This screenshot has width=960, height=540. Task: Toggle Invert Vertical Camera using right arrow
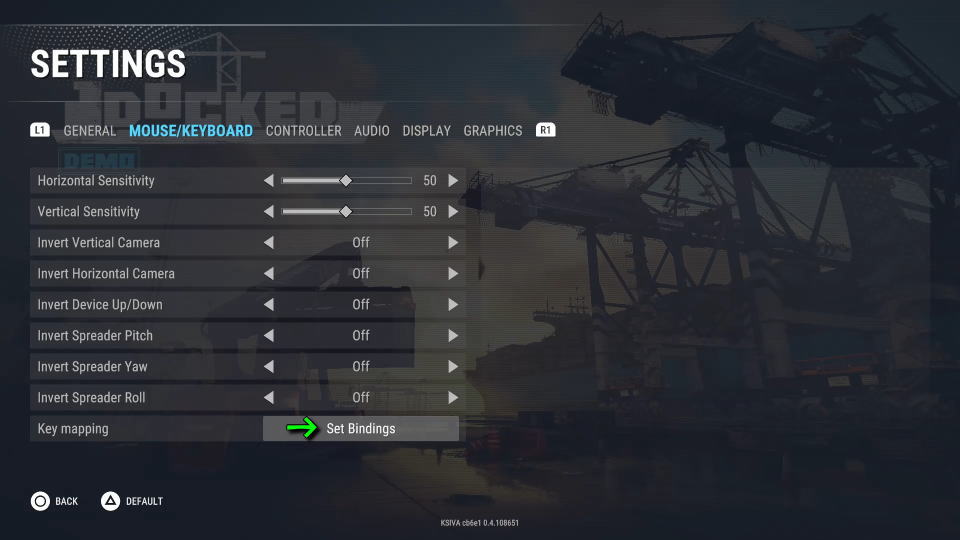coord(453,243)
